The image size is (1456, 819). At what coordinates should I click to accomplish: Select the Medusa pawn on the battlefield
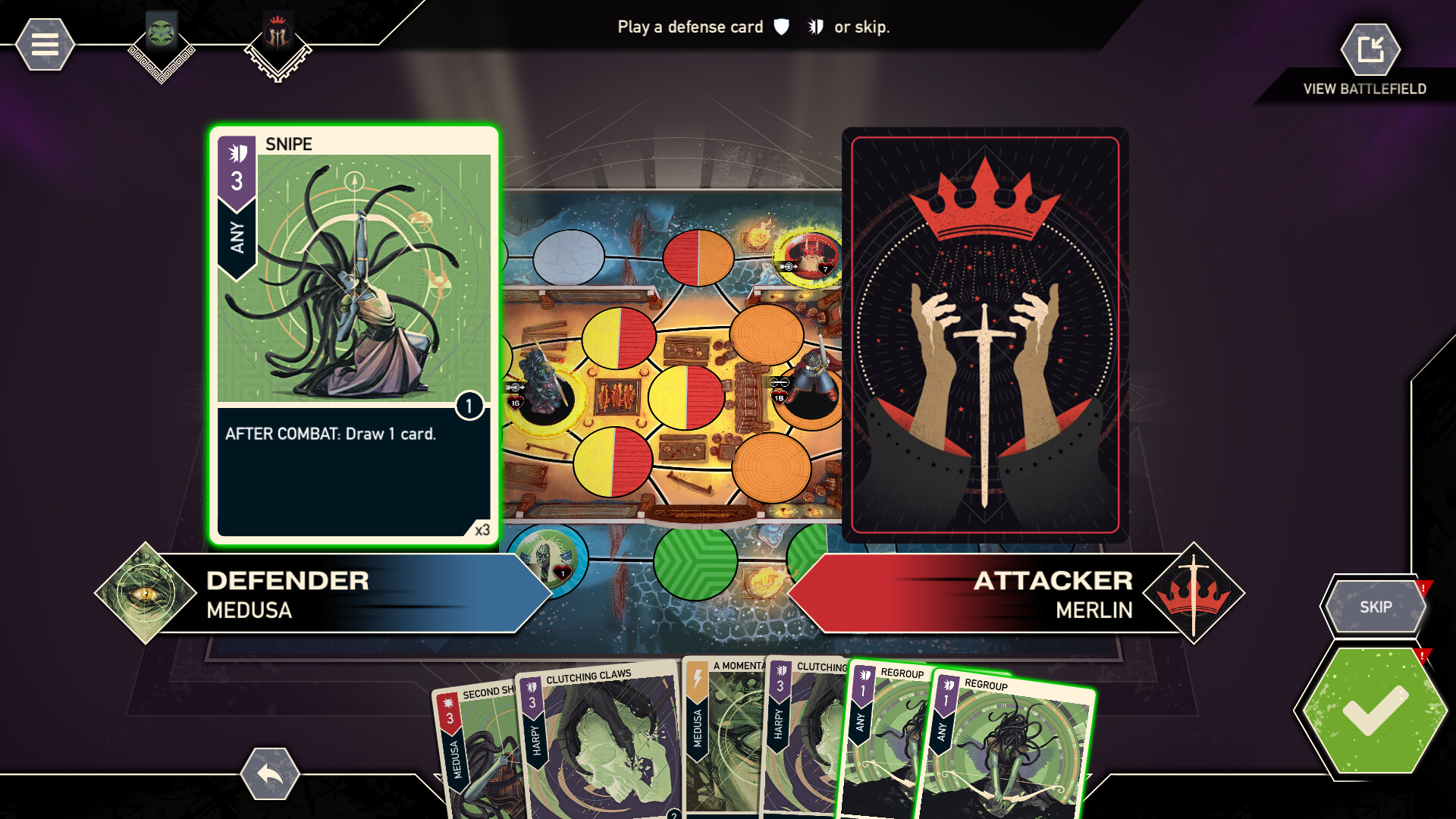pyautogui.click(x=541, y=387)
